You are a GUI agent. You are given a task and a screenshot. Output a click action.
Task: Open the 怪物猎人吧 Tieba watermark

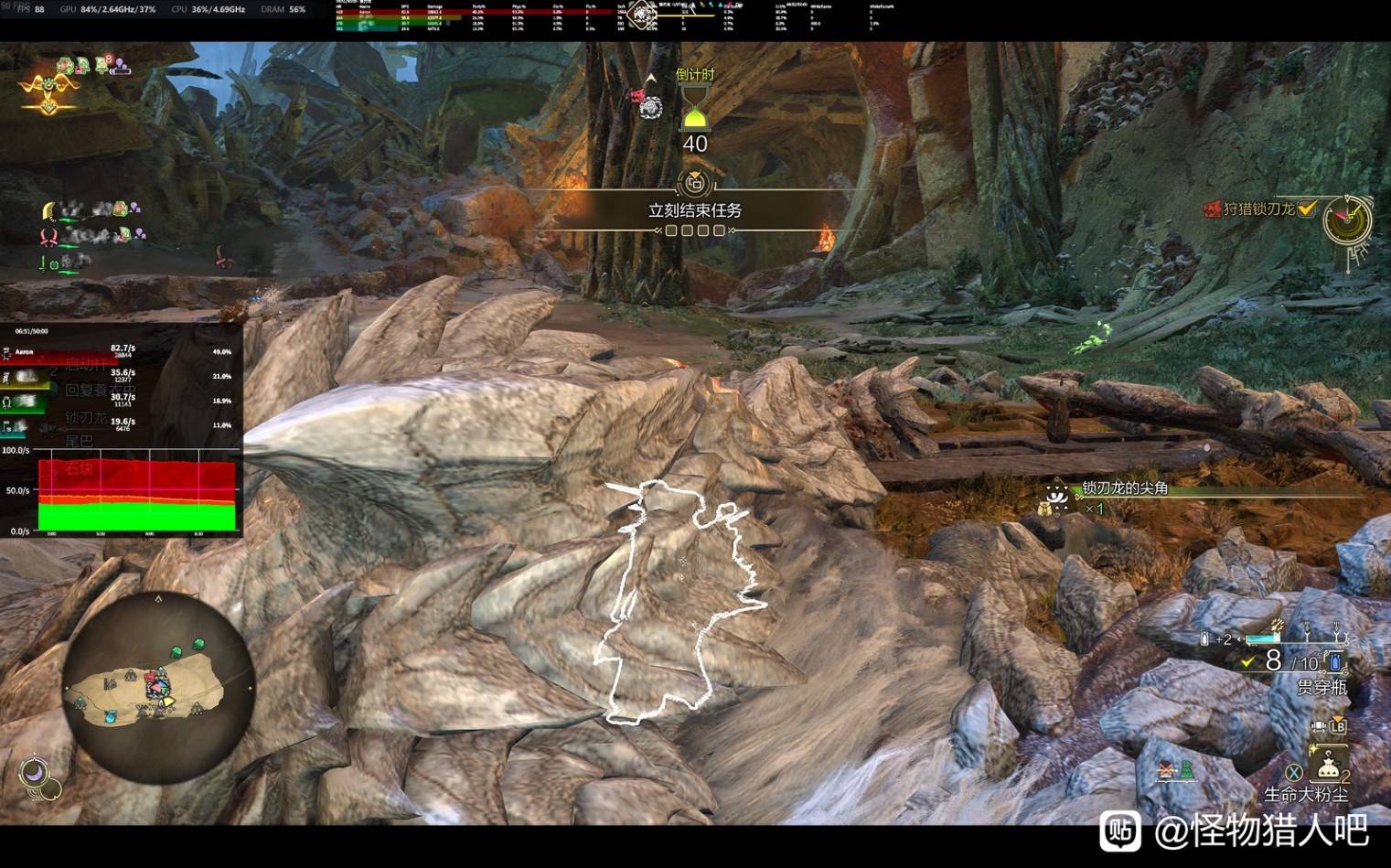(1236, 830)
